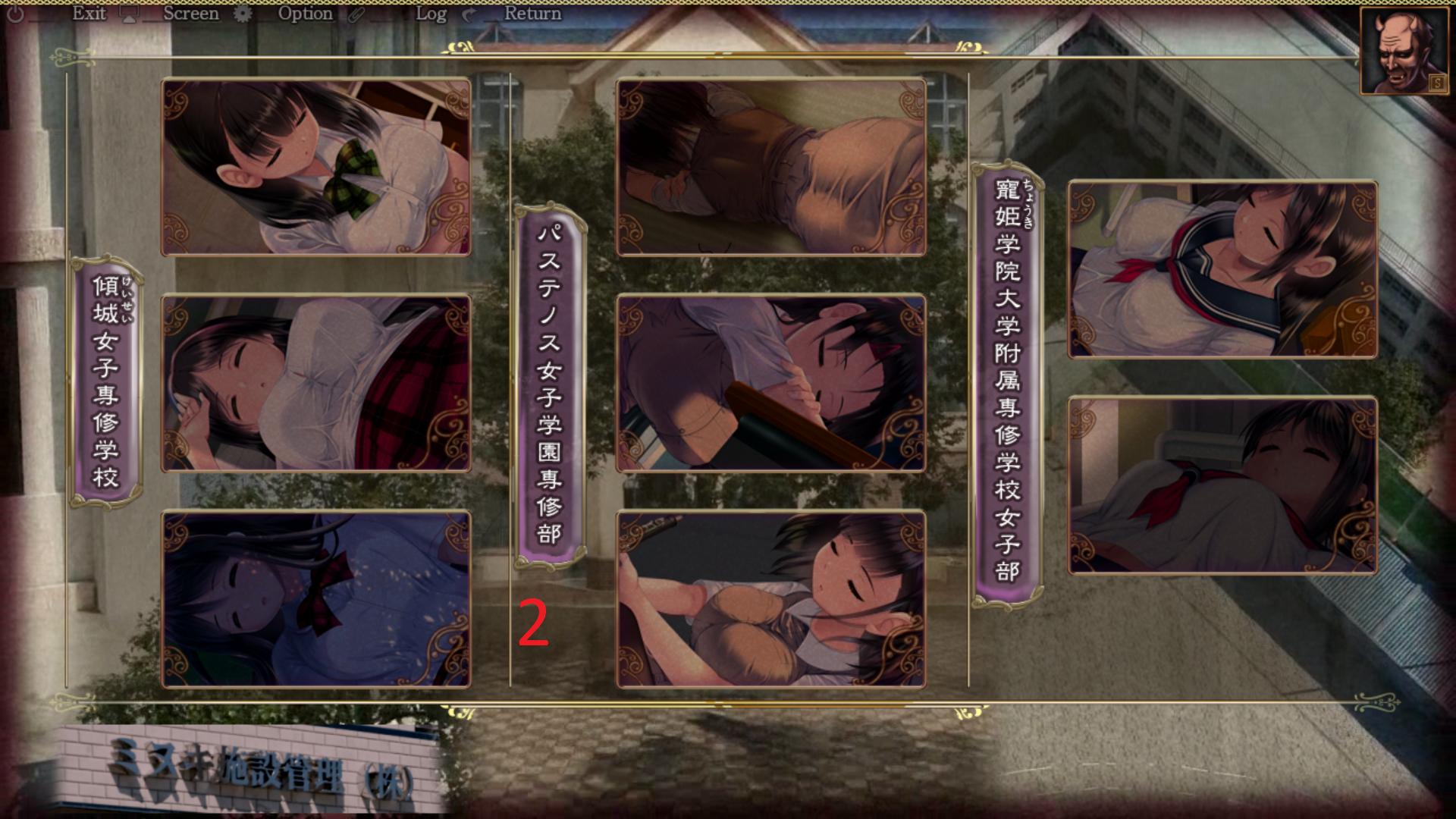Image resolution: width=1456 pixels, height=819 pixels.
Task: Choose the thumbnail showing brown skirt only
Action: point(771,167)
